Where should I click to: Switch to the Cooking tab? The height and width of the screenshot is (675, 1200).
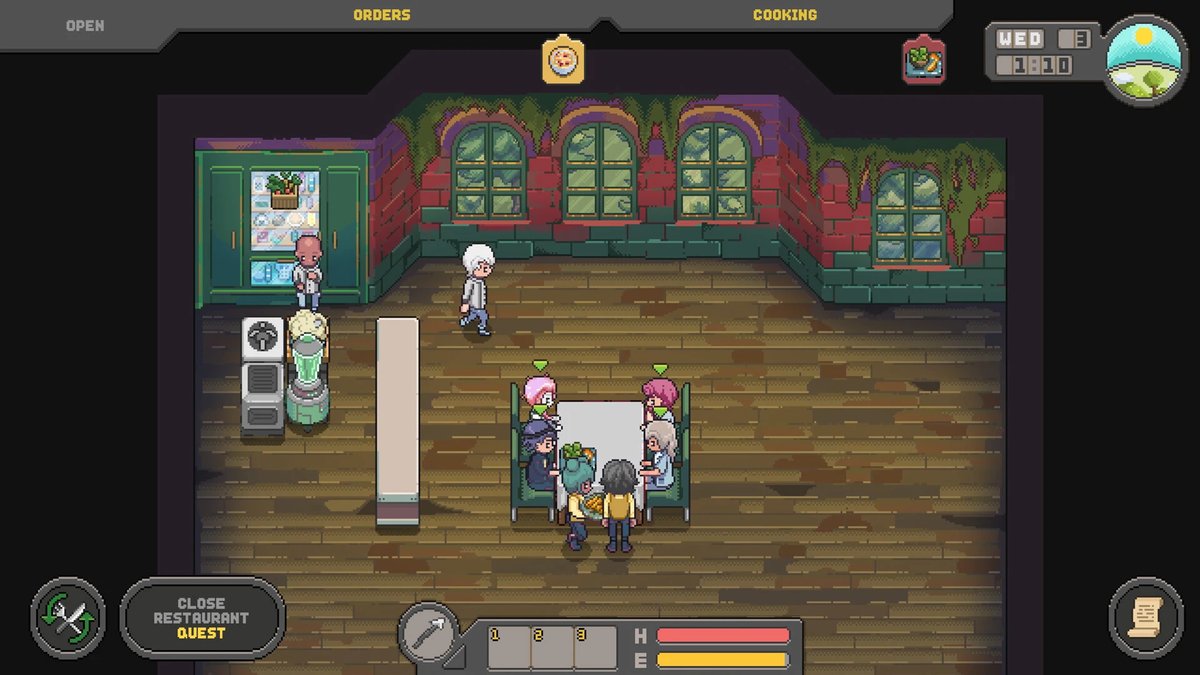pyautogui.click(x=784, y=15)
